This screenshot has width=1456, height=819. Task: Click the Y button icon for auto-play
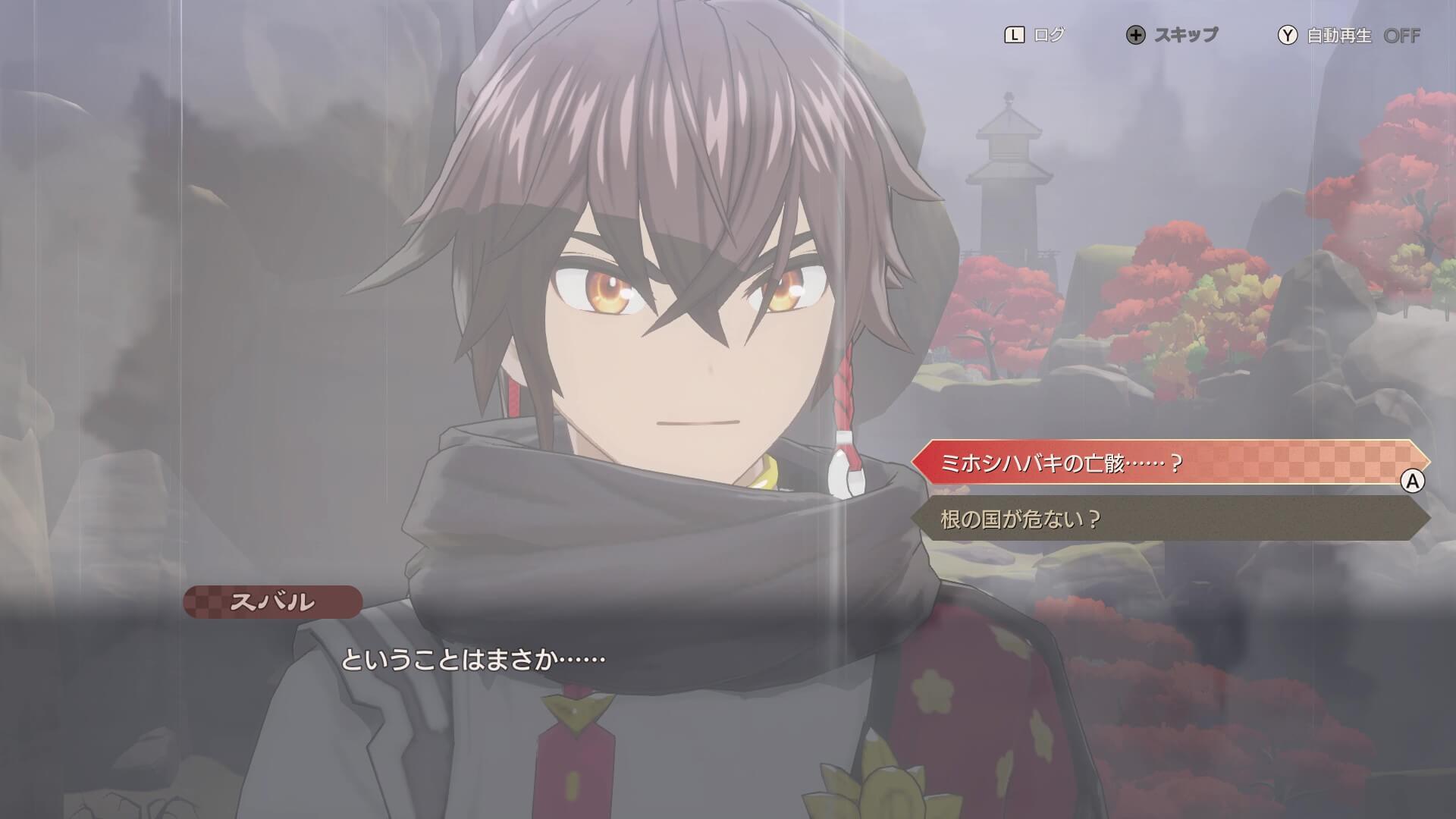click(1288, 34)
